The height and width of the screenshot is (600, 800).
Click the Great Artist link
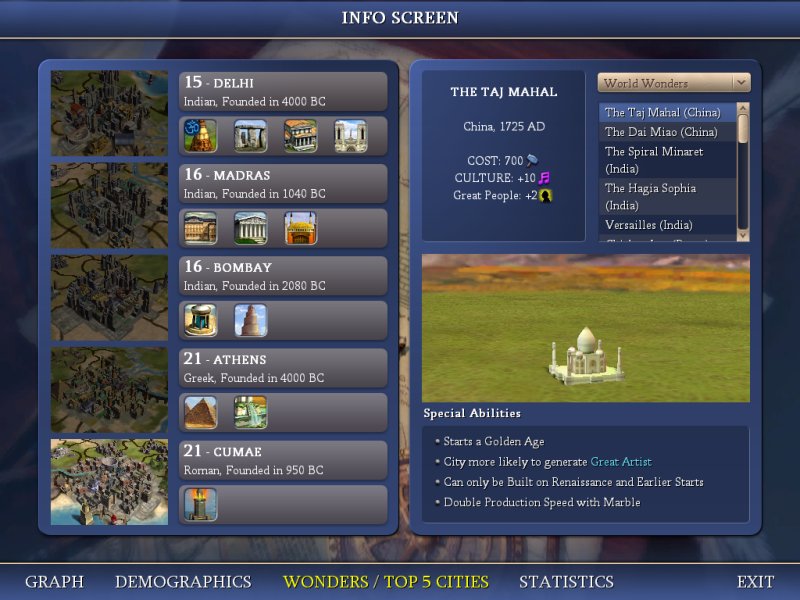click(620, 462)
